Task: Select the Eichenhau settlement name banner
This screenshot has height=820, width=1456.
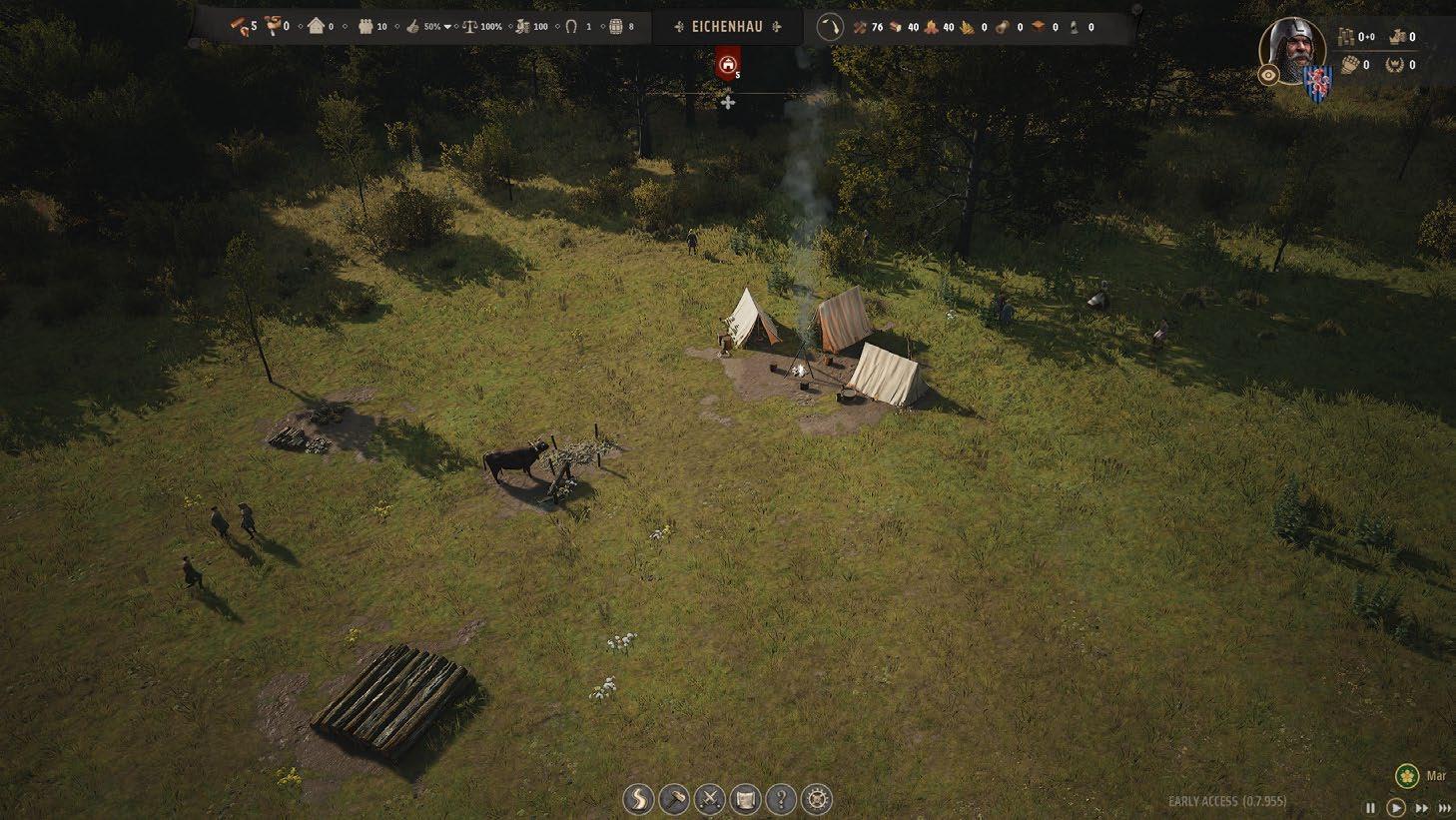Action: tap(726, 27)
